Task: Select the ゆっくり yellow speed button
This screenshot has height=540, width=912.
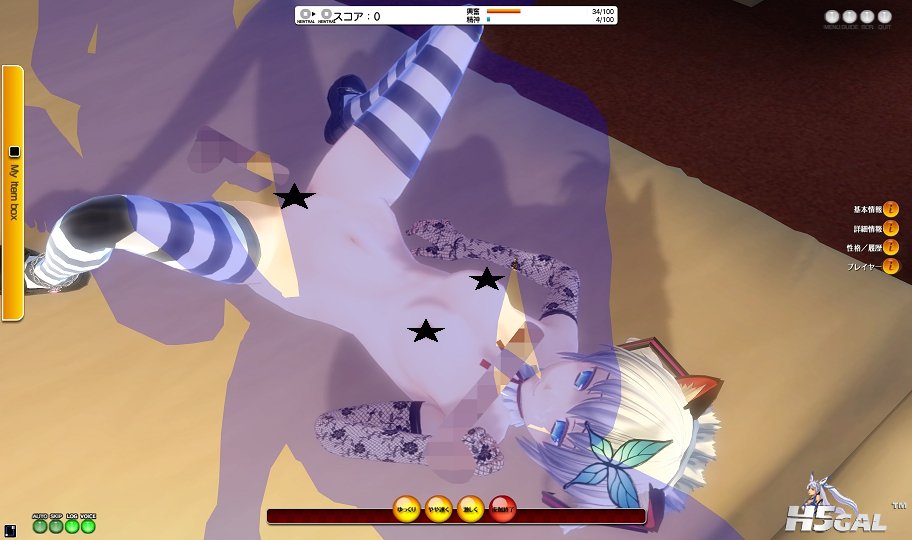Action: click(x=407, y=510)
